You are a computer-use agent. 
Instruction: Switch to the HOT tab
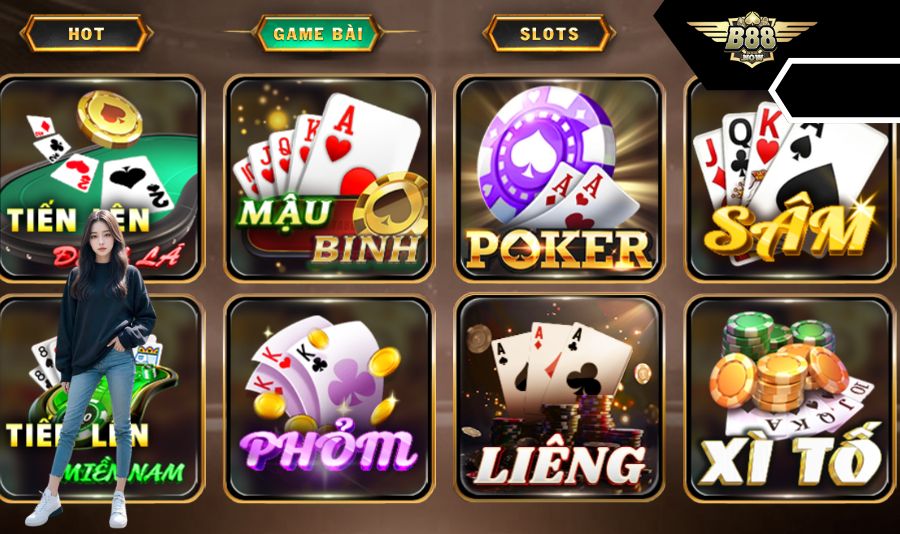point(86,34)
